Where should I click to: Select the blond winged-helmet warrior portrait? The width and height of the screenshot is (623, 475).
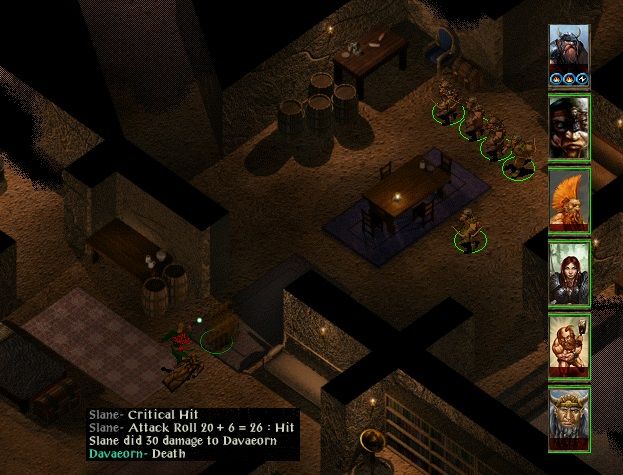tap(569, 419)
